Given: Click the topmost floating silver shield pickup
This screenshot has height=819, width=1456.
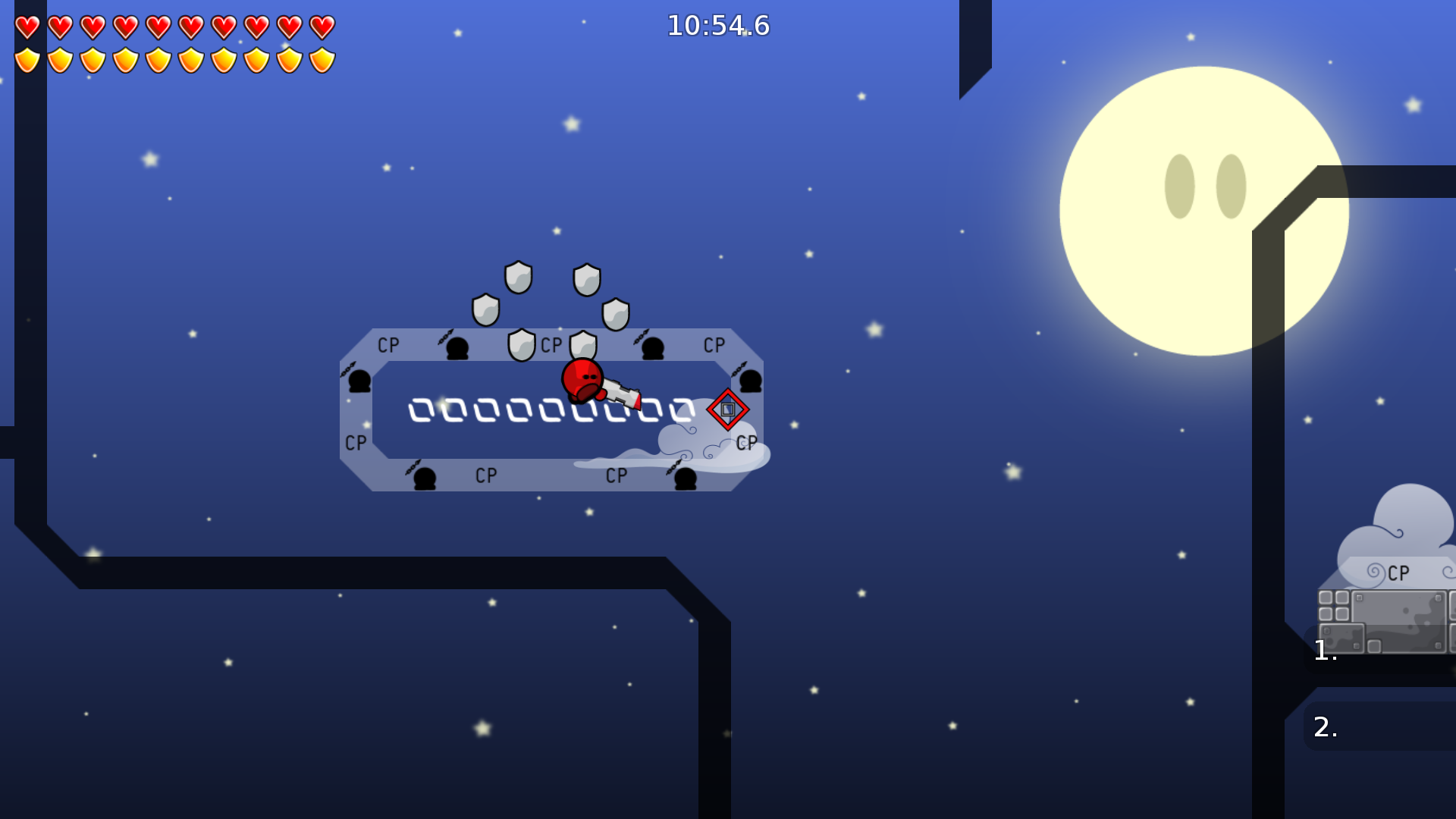Looking at the screenshot, I should tap(517, 278).
